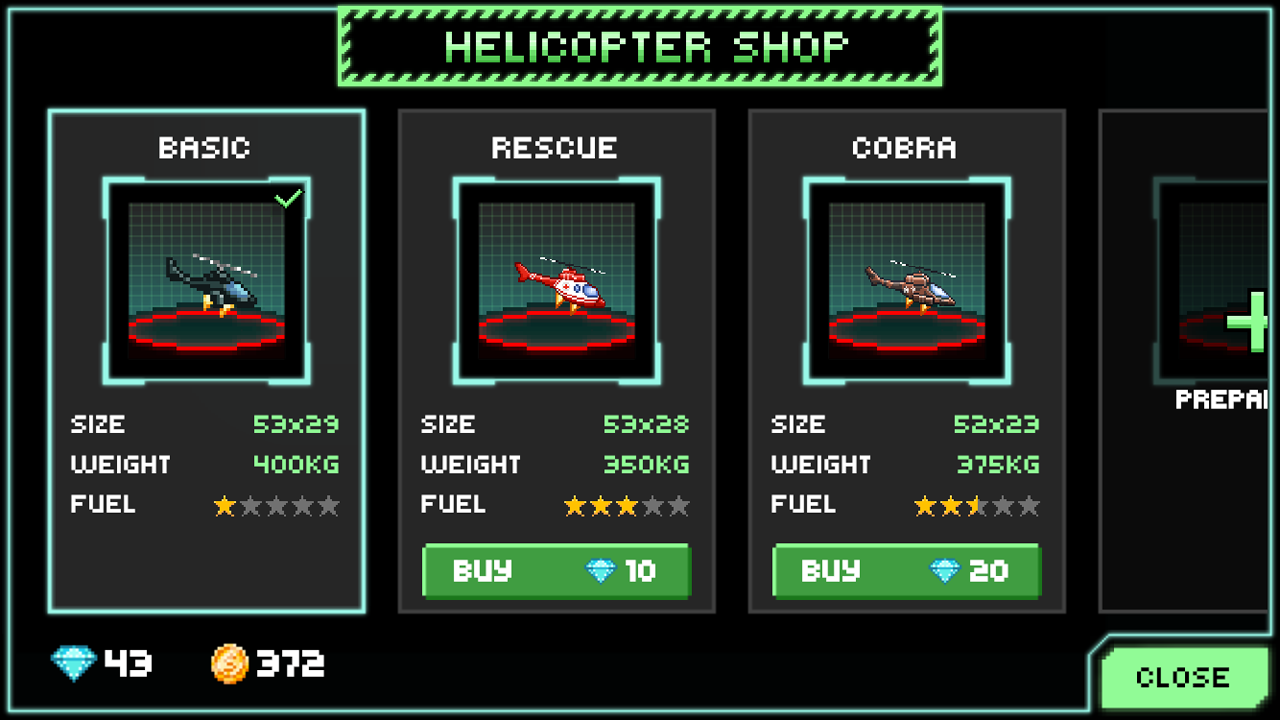
Task: Click the Basic helicopter thumbnail image
Action: tap(205, 280)
